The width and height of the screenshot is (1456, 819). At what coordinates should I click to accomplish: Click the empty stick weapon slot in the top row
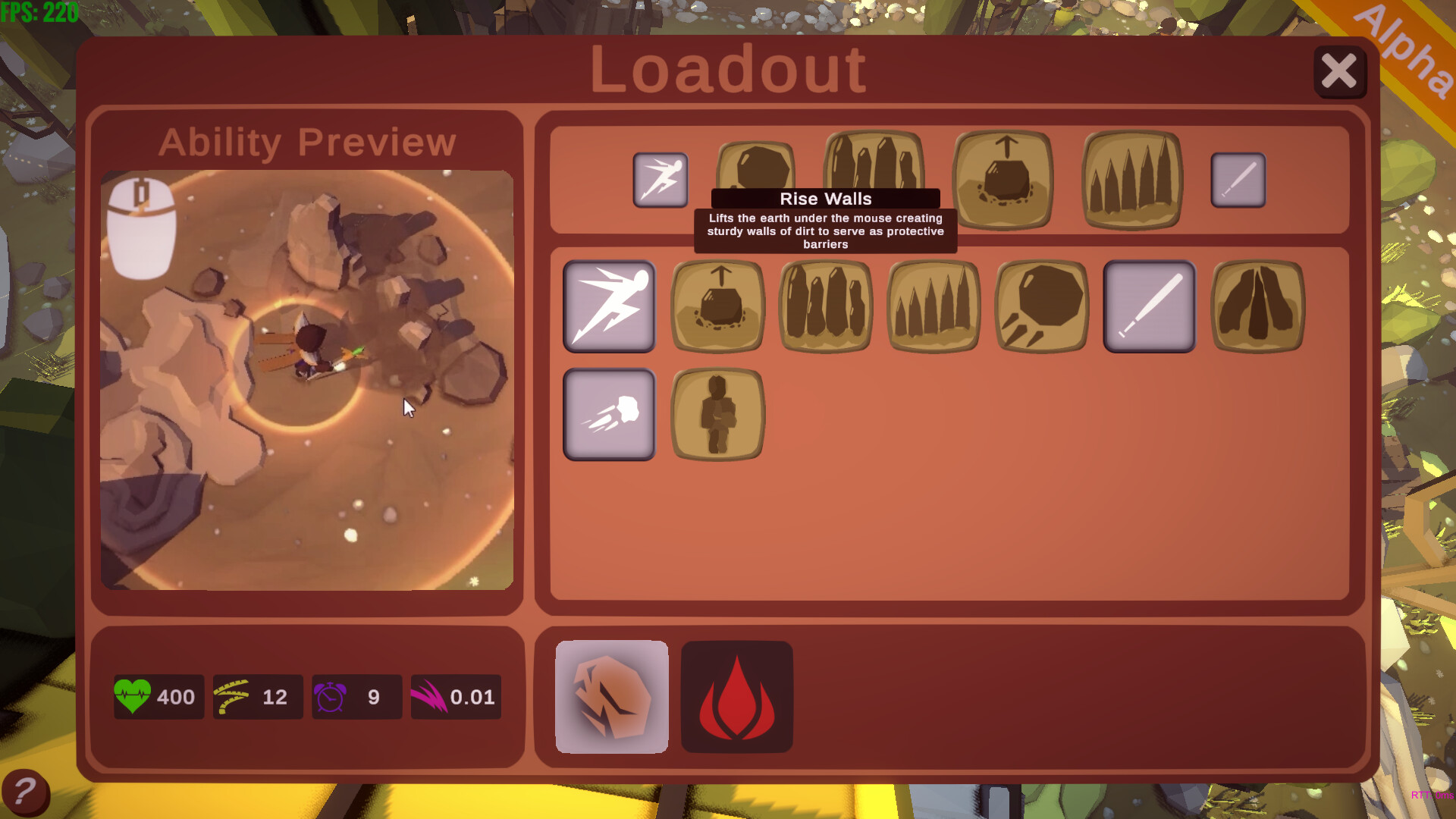point(1238,180)
